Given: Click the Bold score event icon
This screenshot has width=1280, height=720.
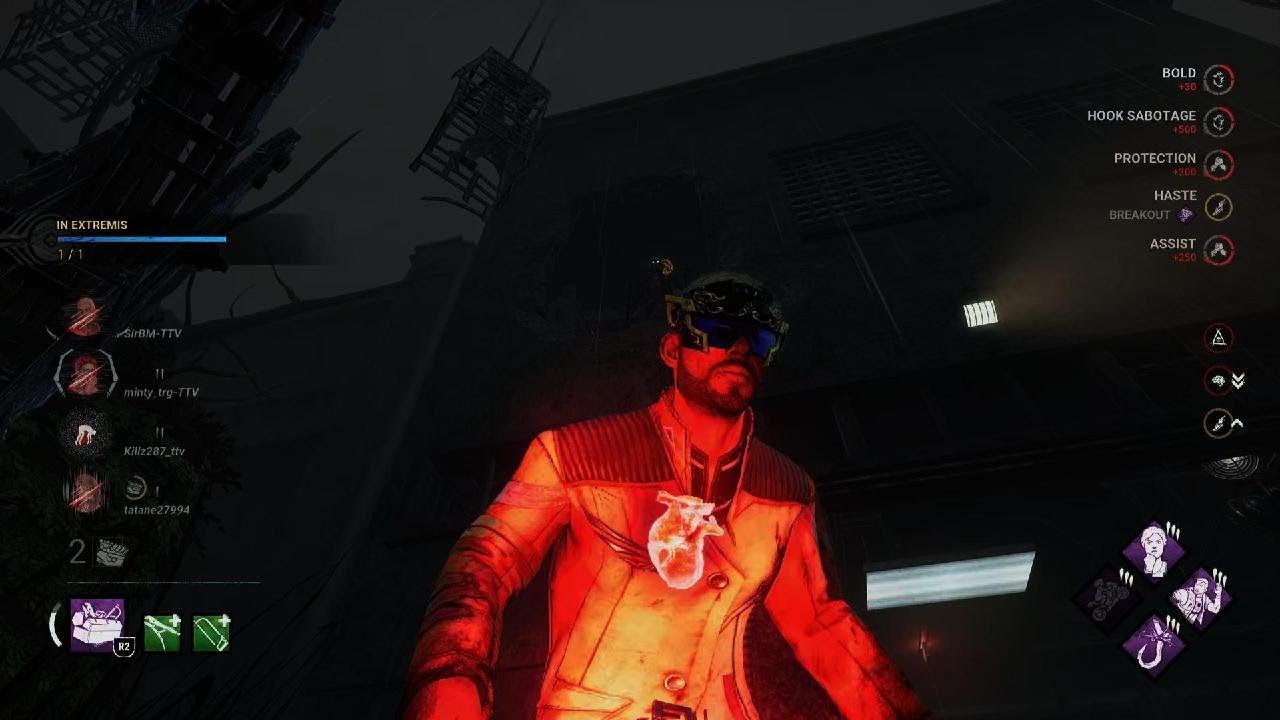Looking at the screenshot, I should tap(1218, 79).
